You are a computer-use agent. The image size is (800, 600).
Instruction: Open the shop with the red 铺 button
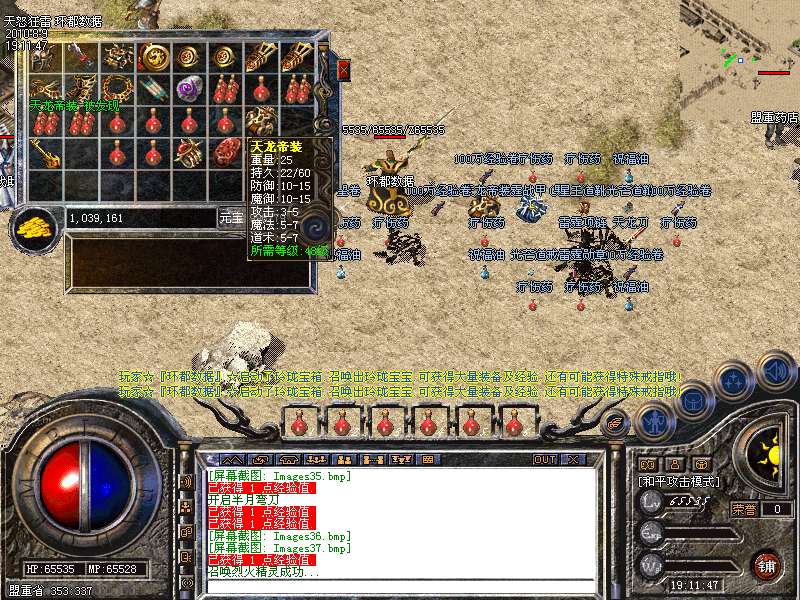pos(766,564)
